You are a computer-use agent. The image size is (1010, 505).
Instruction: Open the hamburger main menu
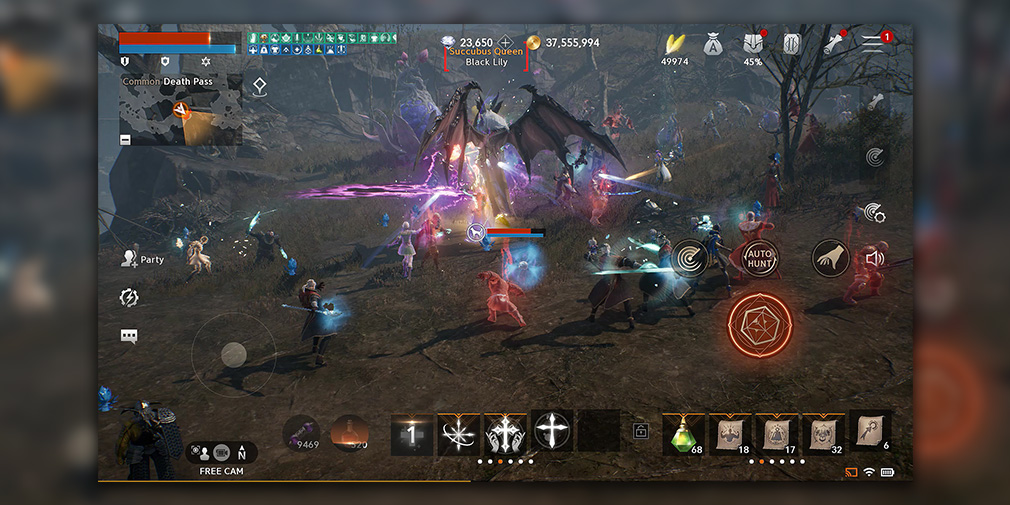pos(874,43)
